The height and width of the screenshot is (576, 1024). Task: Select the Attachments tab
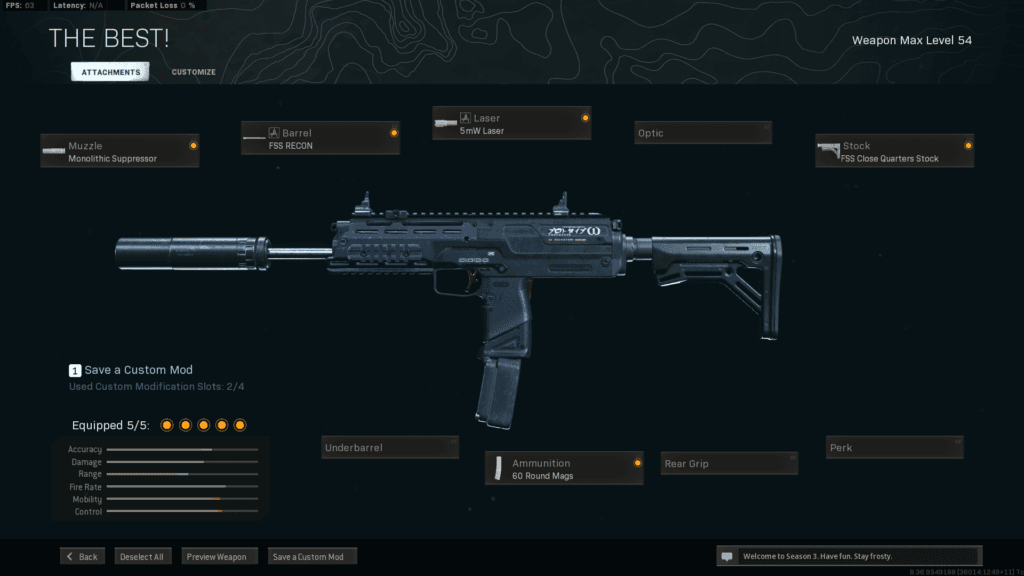110,72
